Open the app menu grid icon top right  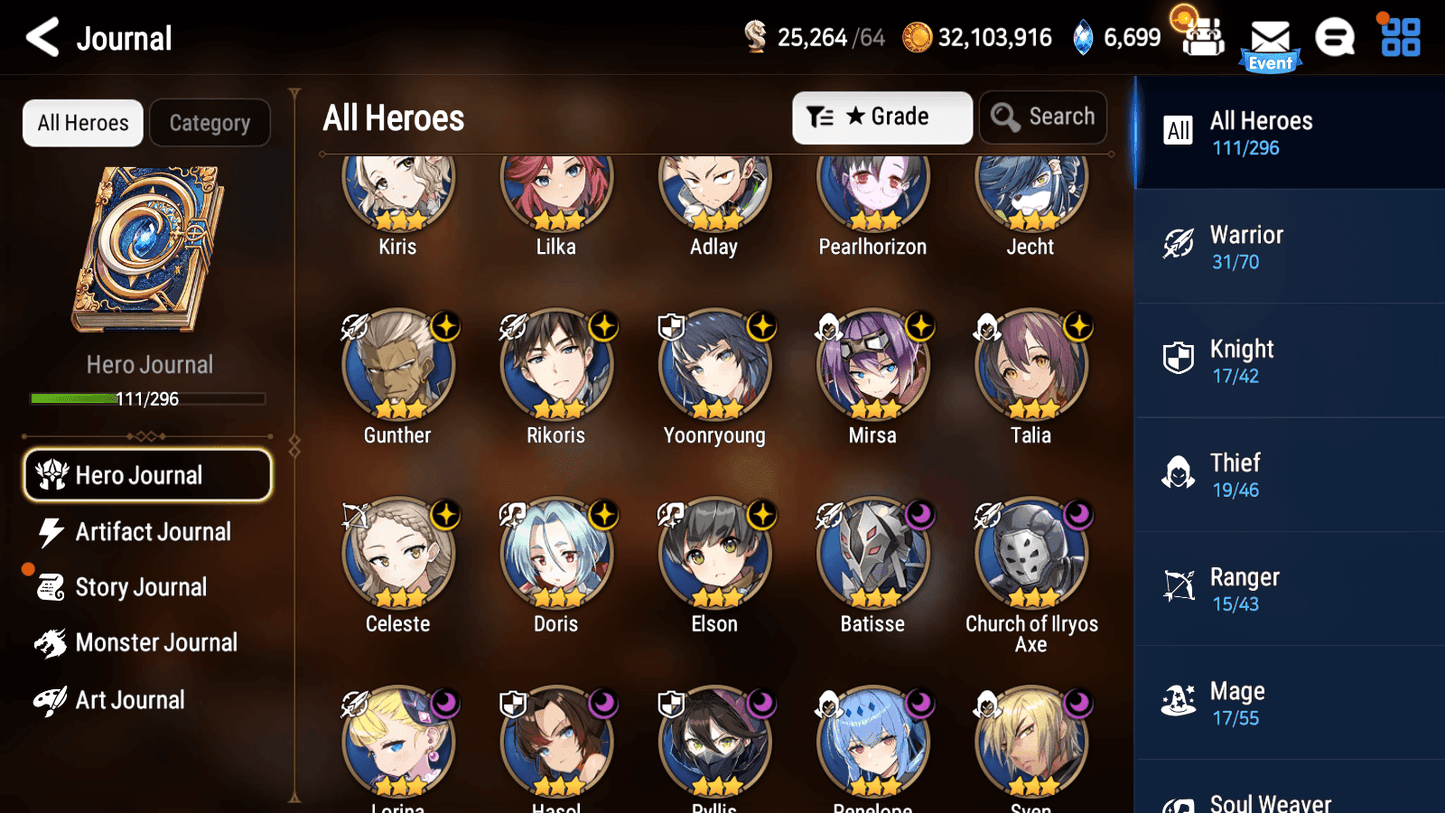1399,37
